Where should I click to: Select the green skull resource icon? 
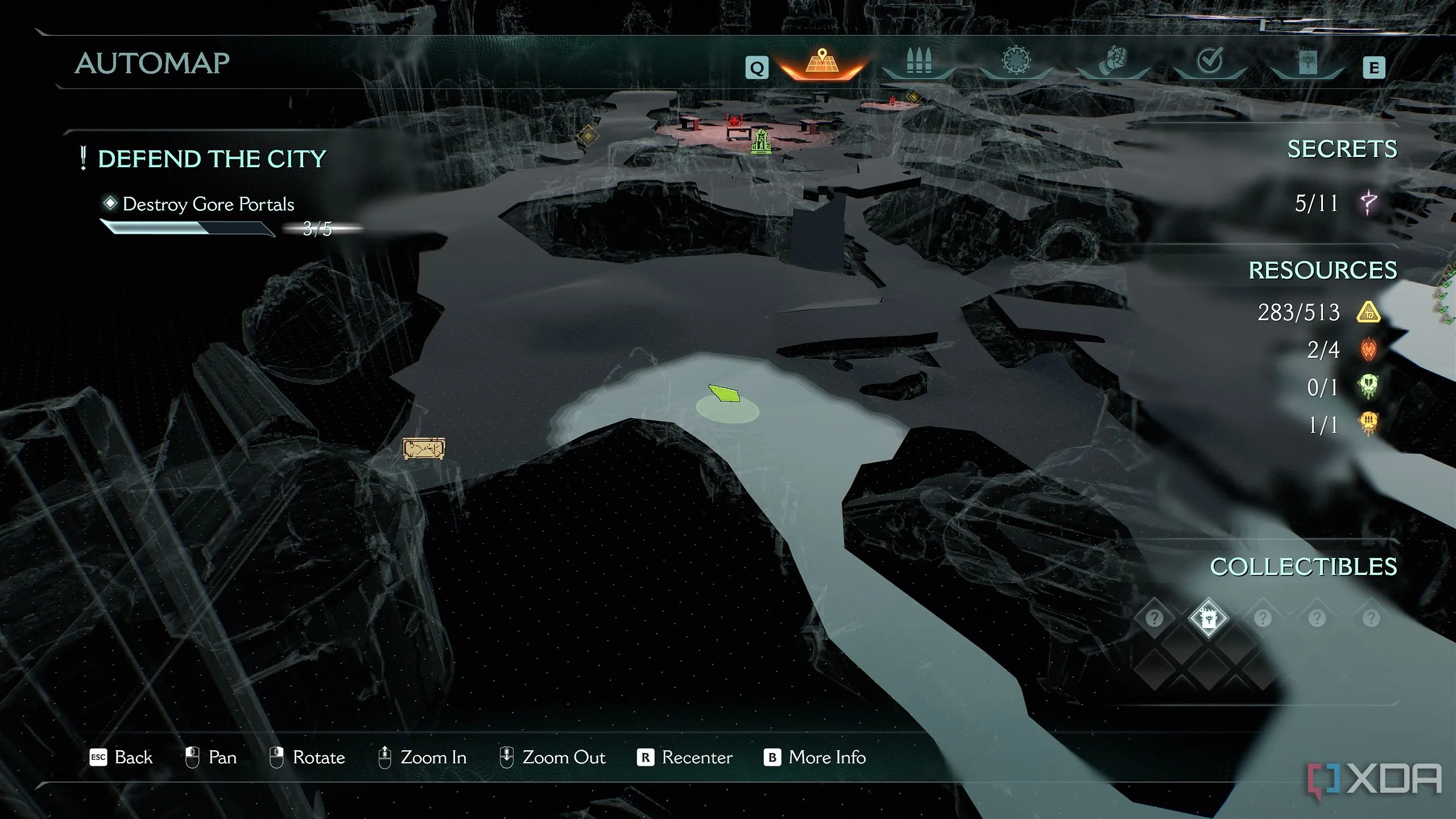(1368, 387)
